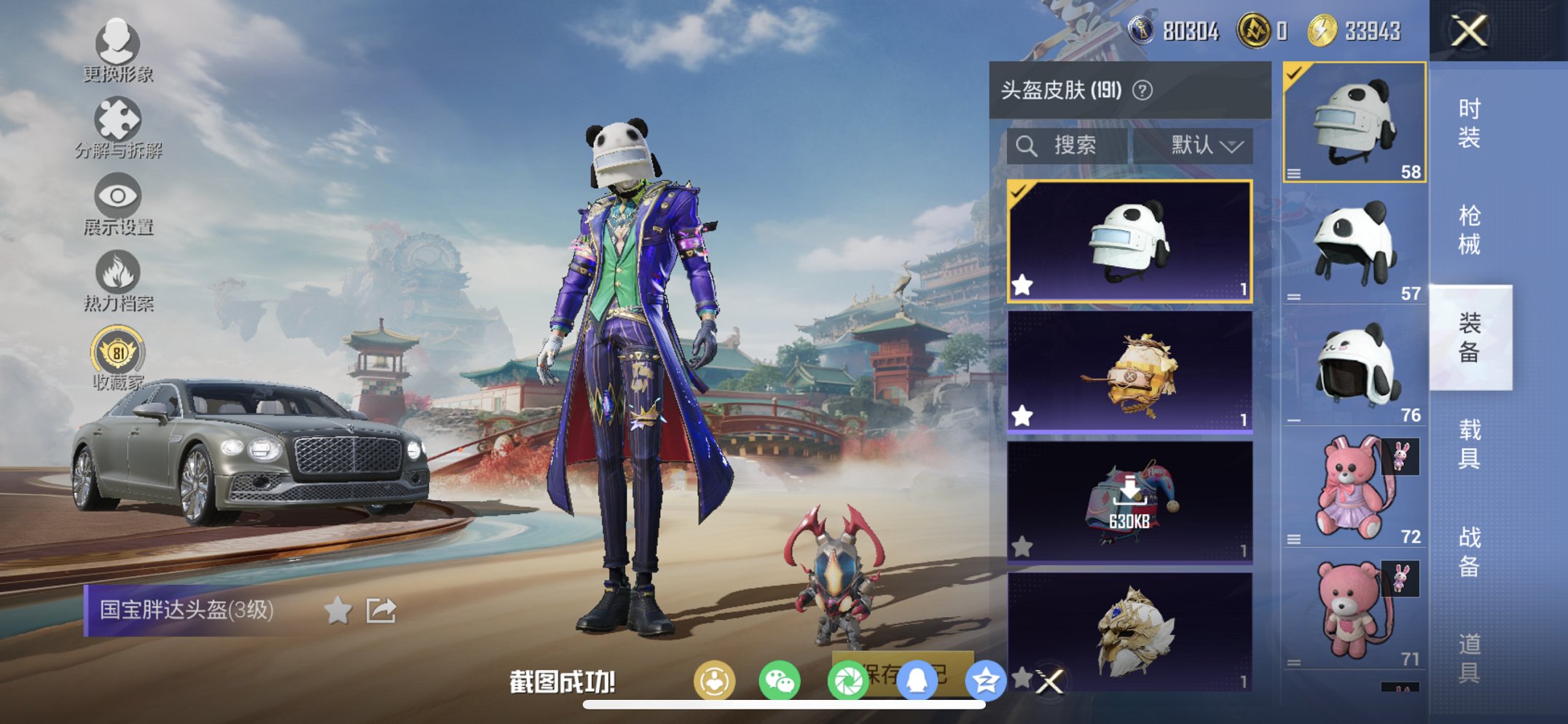Click the search magnifier in helmet skins panel
The height and width of the screenshot is (724, 1568).
[1027, 145]
